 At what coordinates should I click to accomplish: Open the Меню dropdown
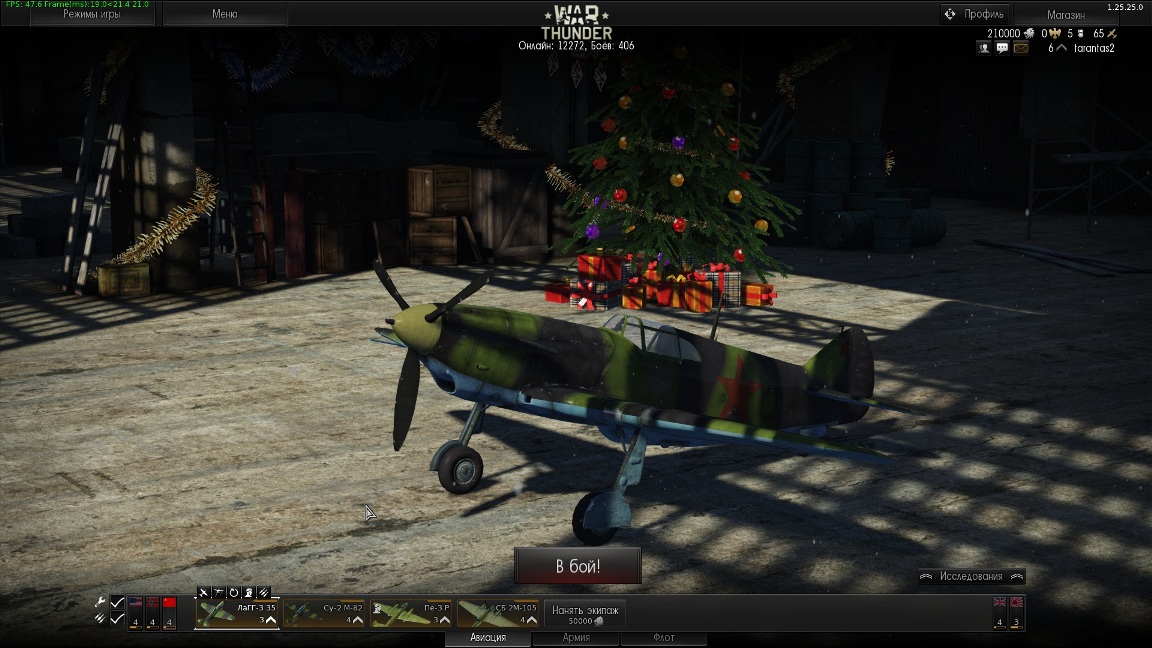tap(225, 14)
